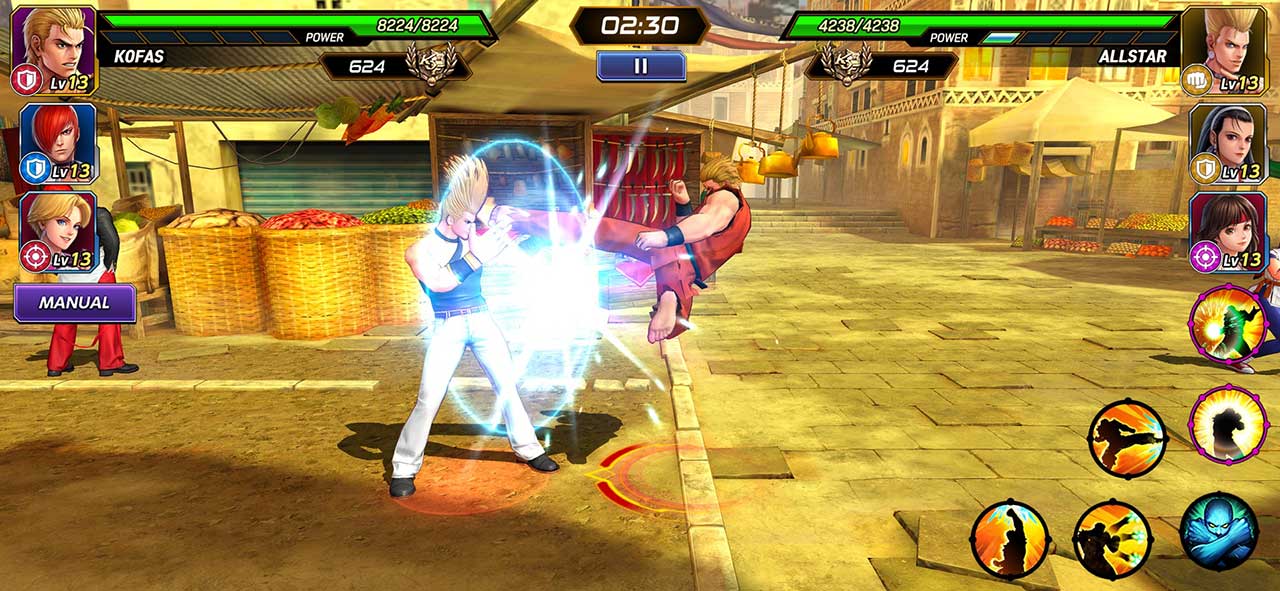1280x591 pixels.
Task: Toggle the MANUAL control mode button
Action: (x=75, y=302)
